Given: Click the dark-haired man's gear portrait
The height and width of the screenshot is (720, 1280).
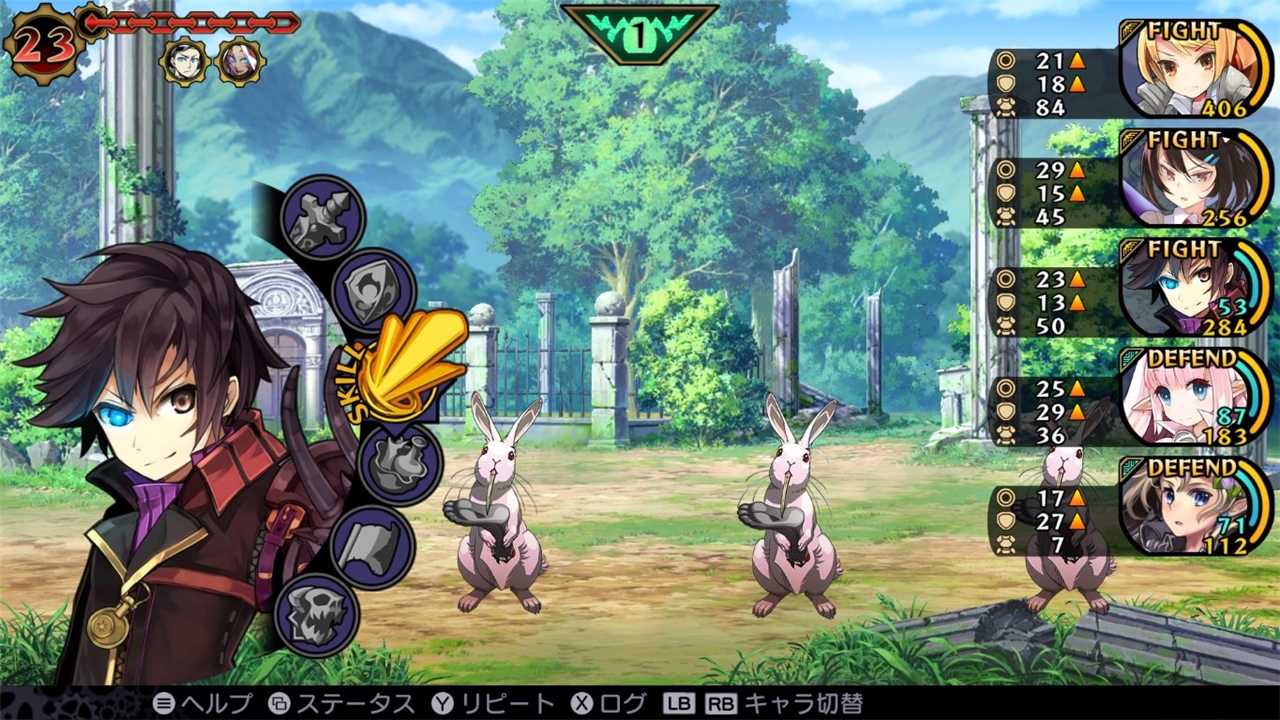Looking at the screenshot, I should click(184, 61).
